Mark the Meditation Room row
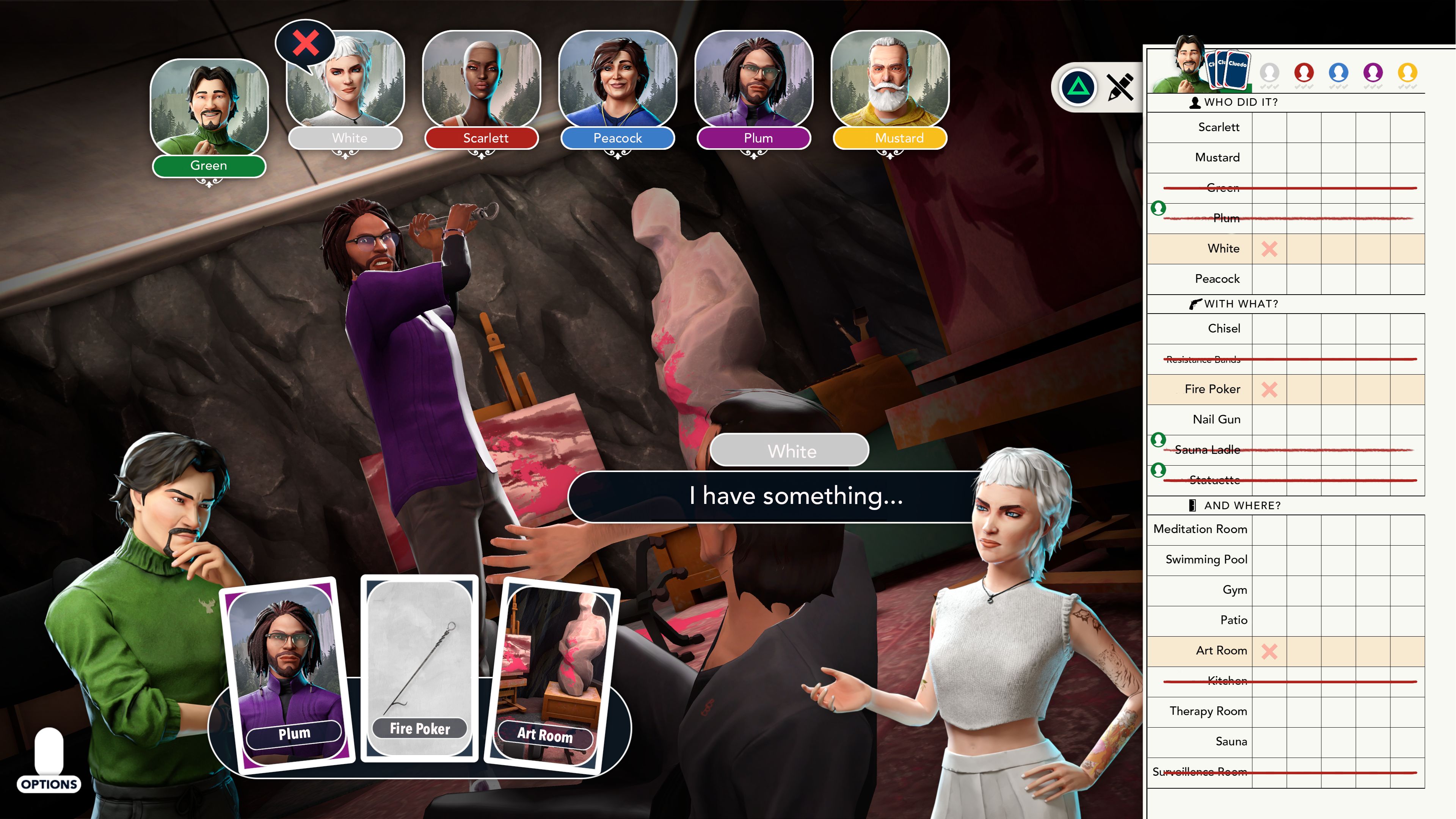The image size is (1456, 819). (x=1200, y=529)
